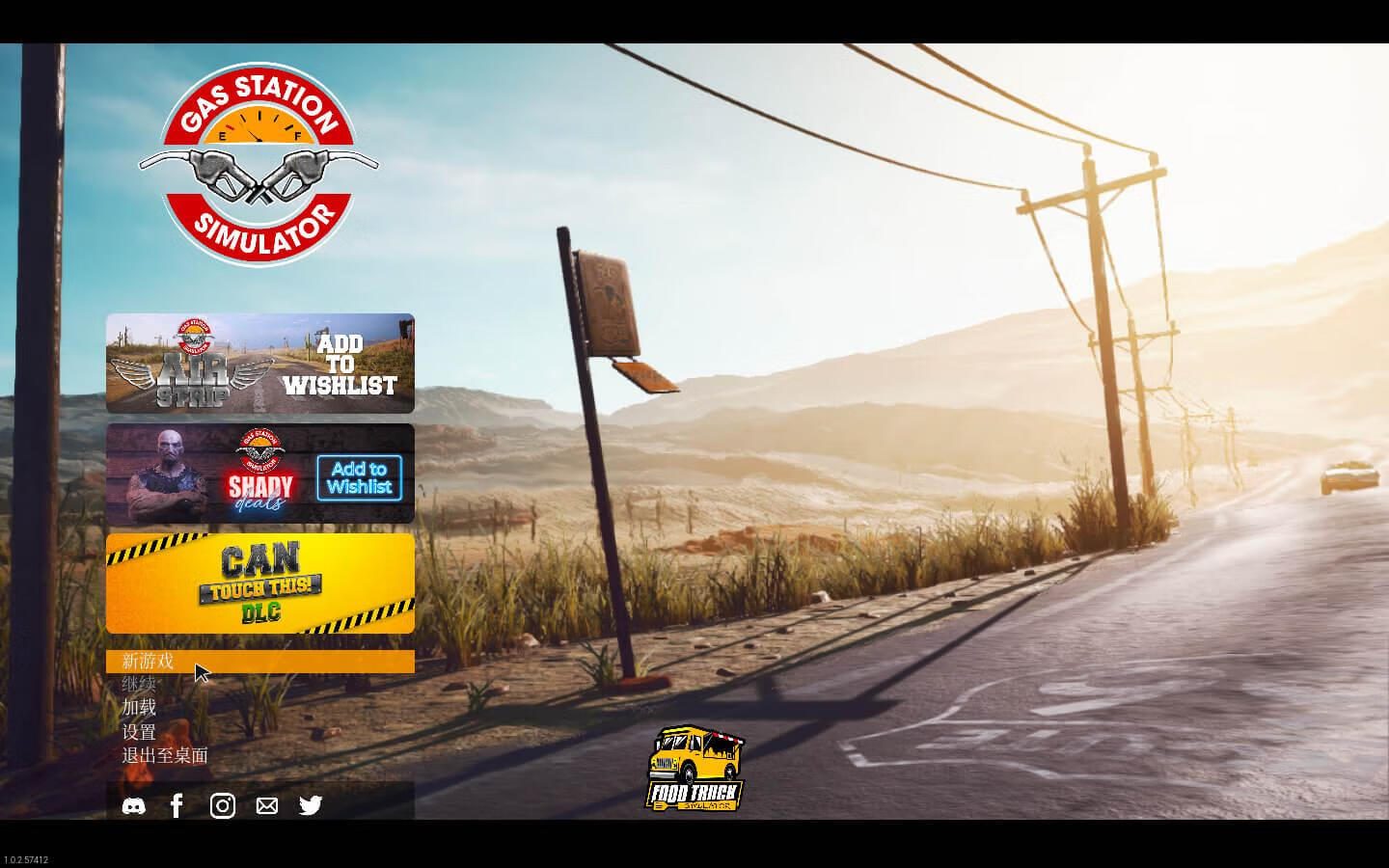The width and height of the screenshot is (1389, 868).
Task: Open the 加载 load game menu
Action: (139, 708)
